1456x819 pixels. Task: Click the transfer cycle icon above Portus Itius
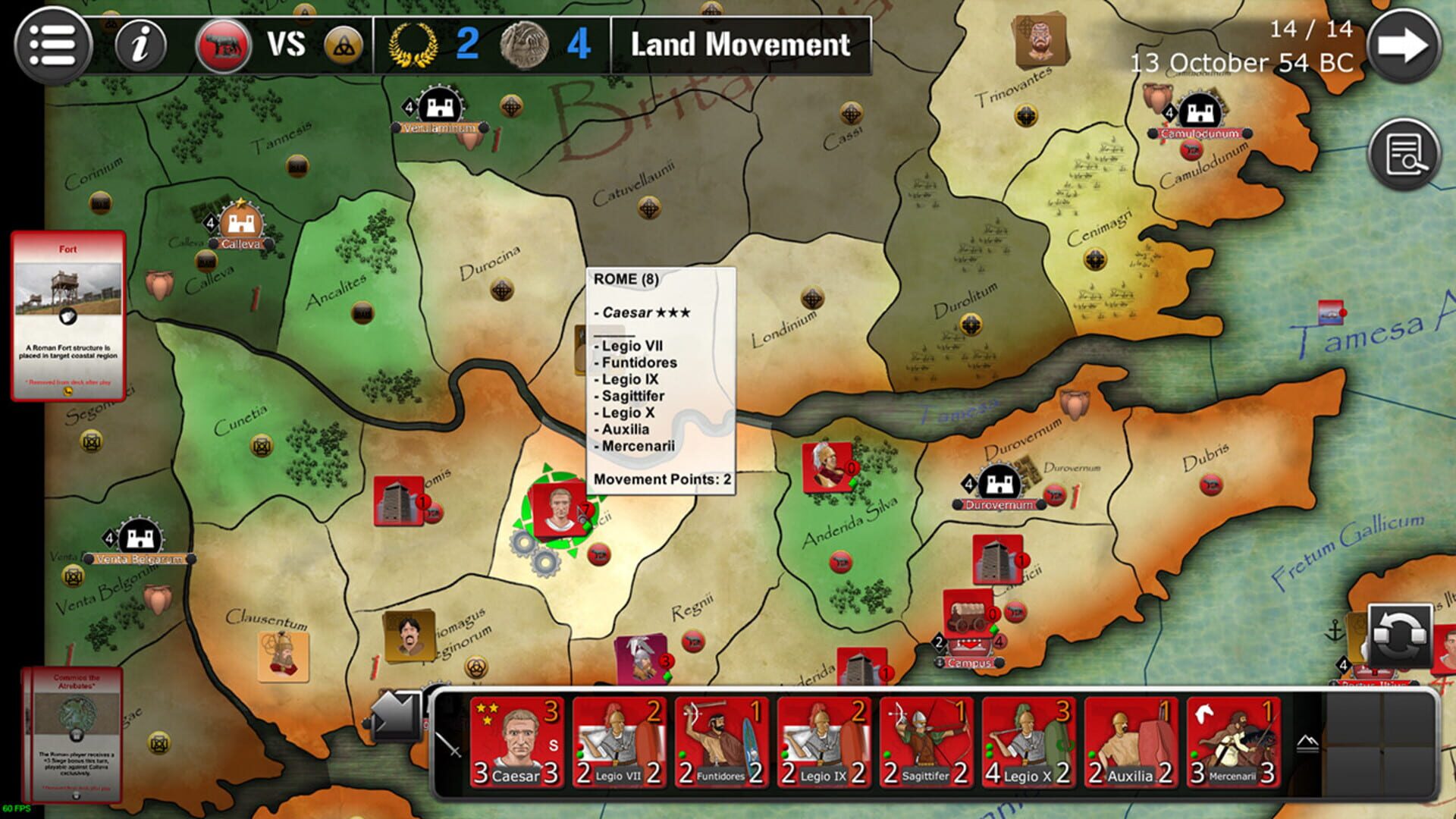click(x=1401, y=635)
